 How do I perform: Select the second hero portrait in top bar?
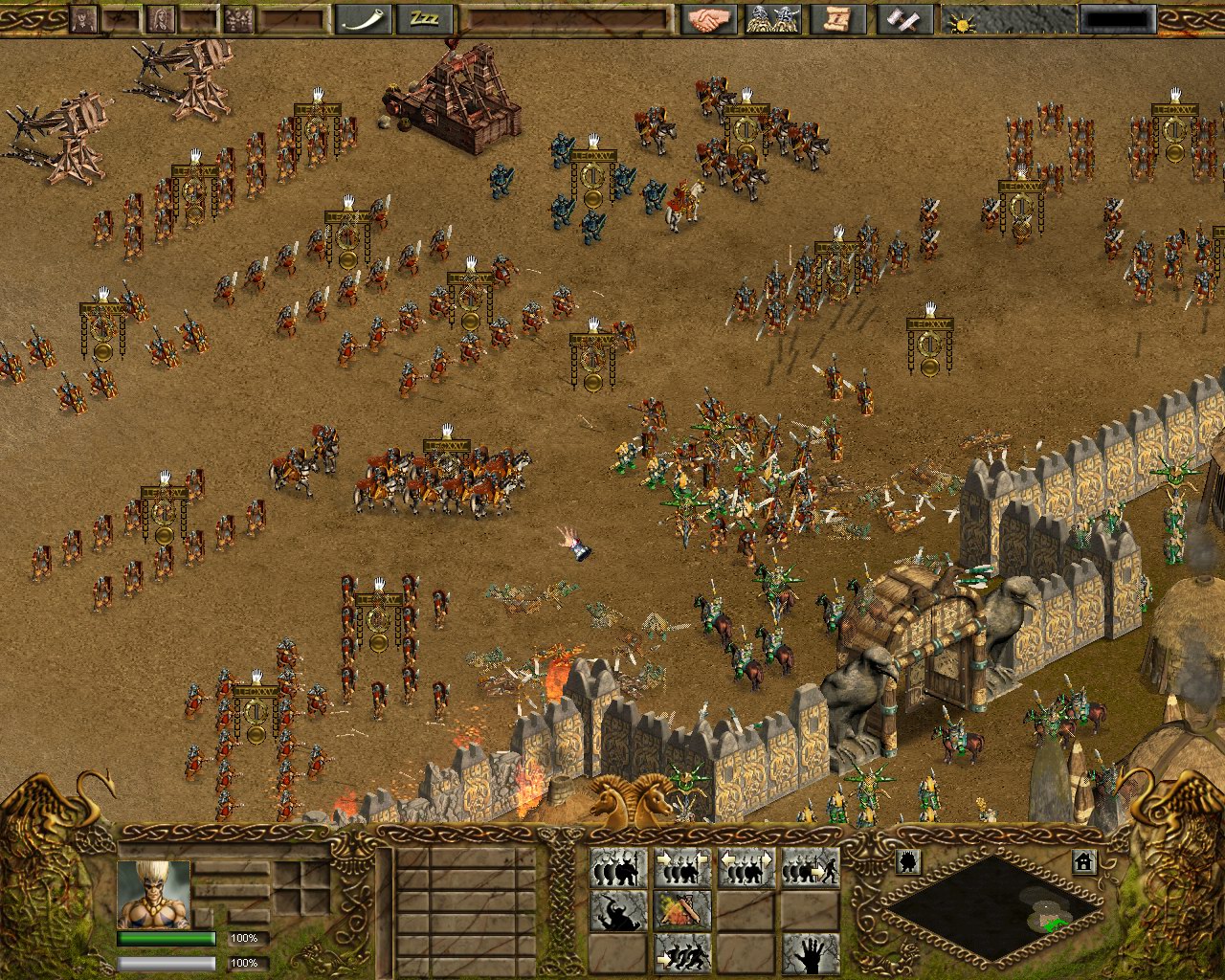160,19
